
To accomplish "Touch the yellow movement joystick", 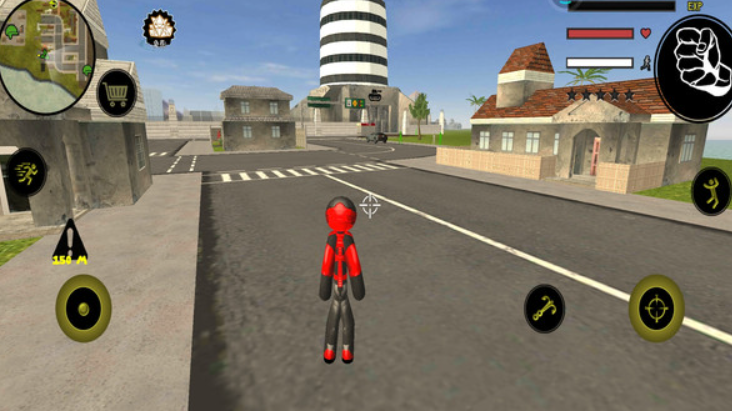I will tap(83, 307).
